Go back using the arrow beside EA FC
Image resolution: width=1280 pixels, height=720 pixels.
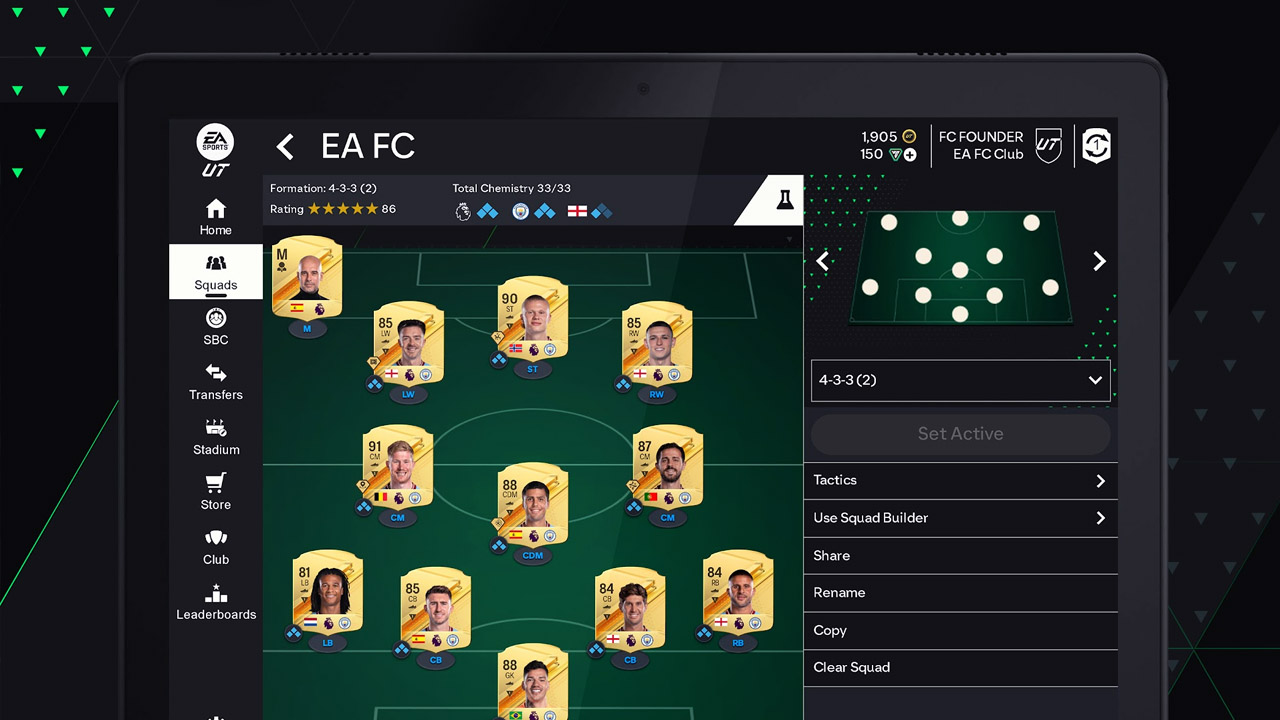coord(285,147)
